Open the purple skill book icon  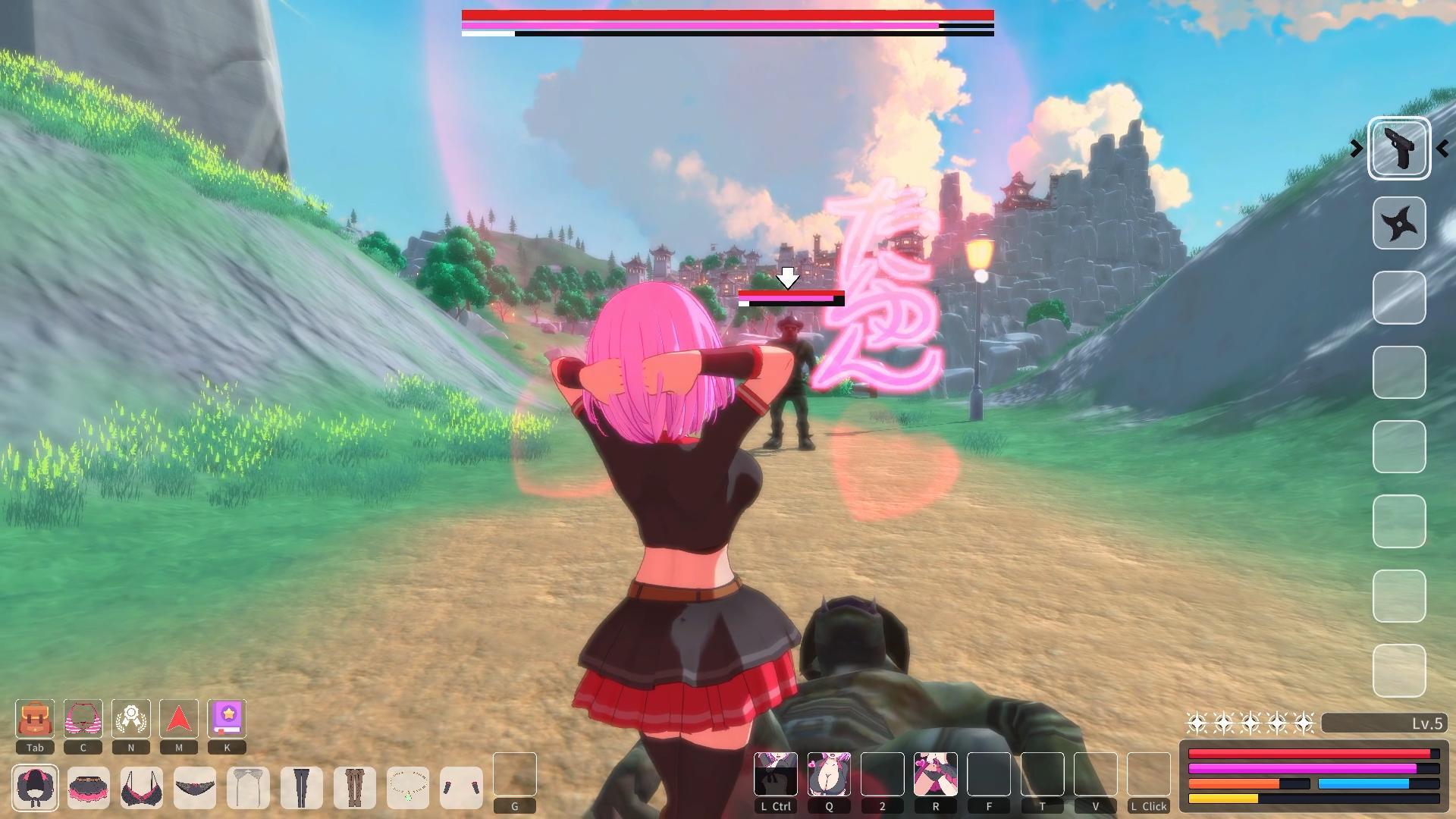(x=227, y=719)
